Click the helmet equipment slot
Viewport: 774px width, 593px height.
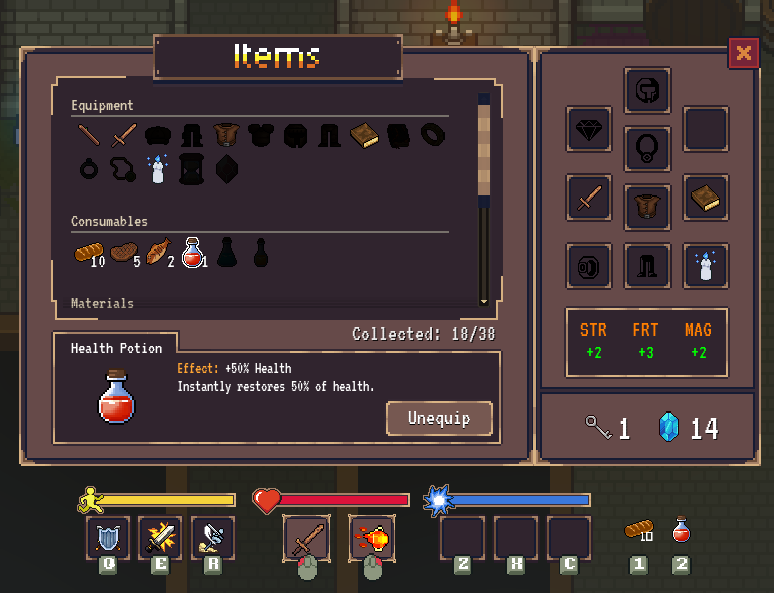click(647, 91)
